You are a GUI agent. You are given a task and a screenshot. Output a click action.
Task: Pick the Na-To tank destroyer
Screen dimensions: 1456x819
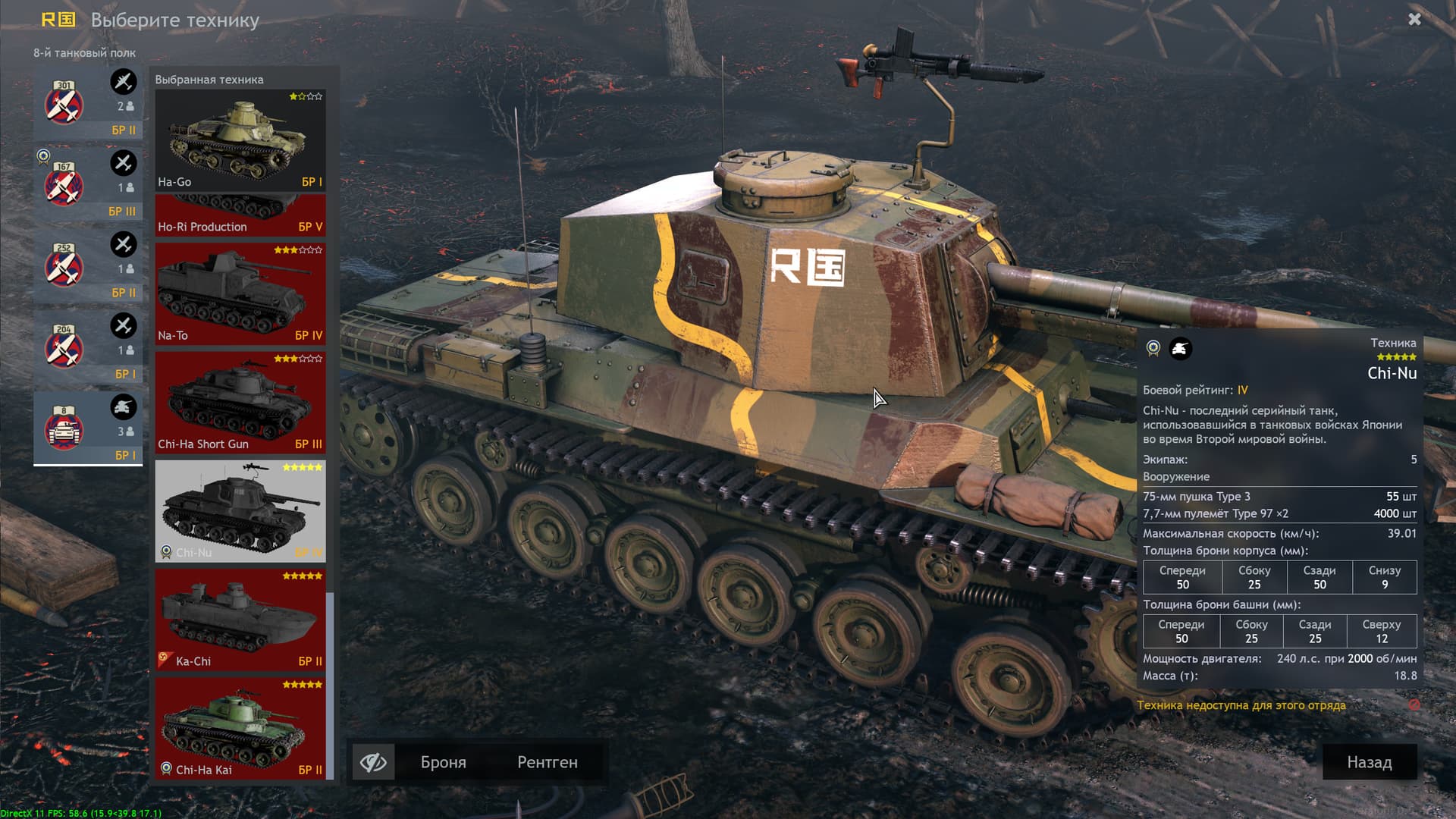point(240,294)
